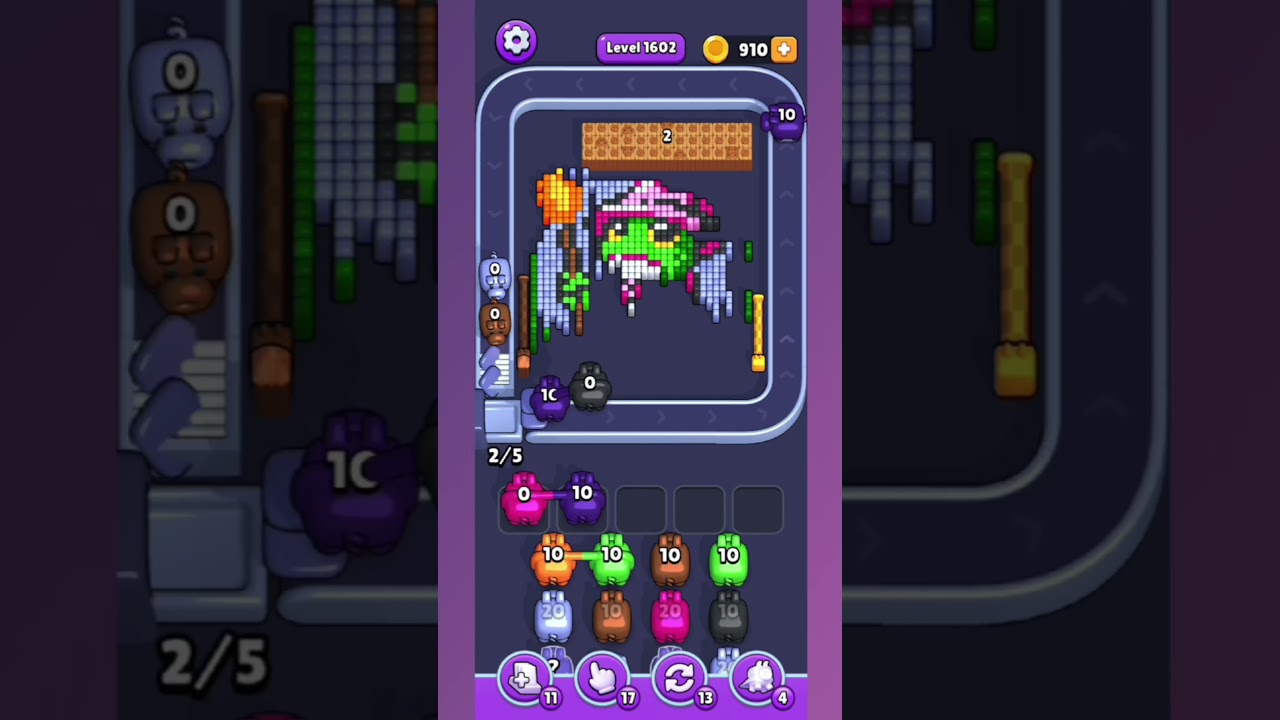Click the Level 1602 badge
Screen dimensions: 1280x720
tap(640, 47)
